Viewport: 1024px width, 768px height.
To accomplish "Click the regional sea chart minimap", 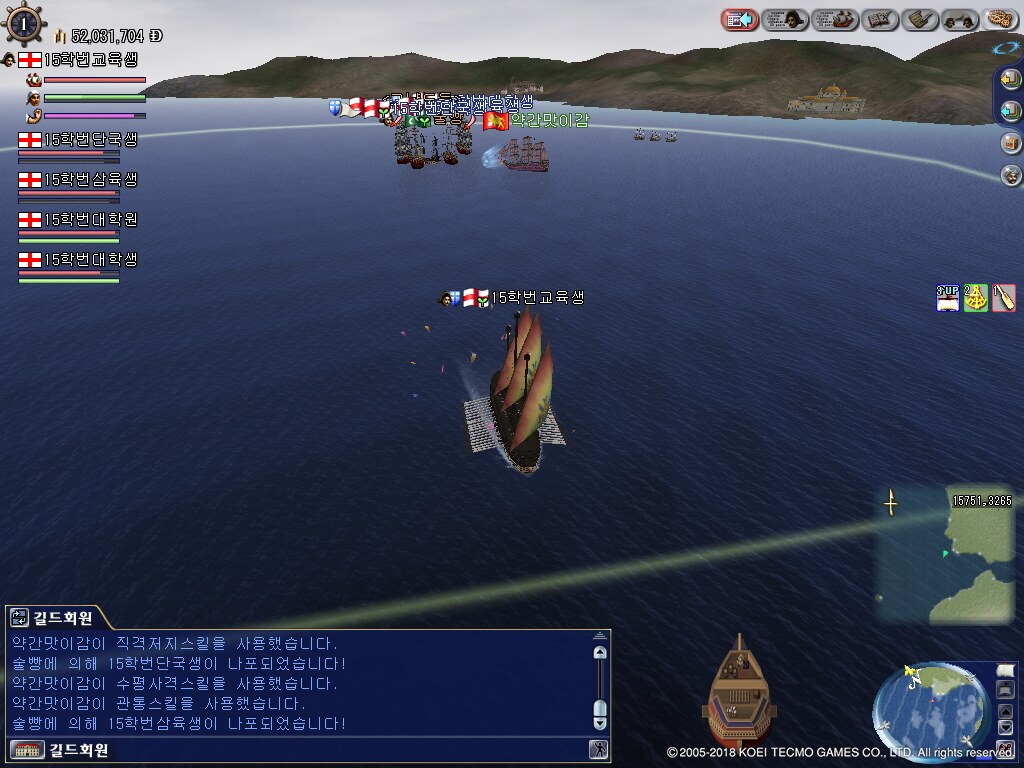I will tap(946, 553).
